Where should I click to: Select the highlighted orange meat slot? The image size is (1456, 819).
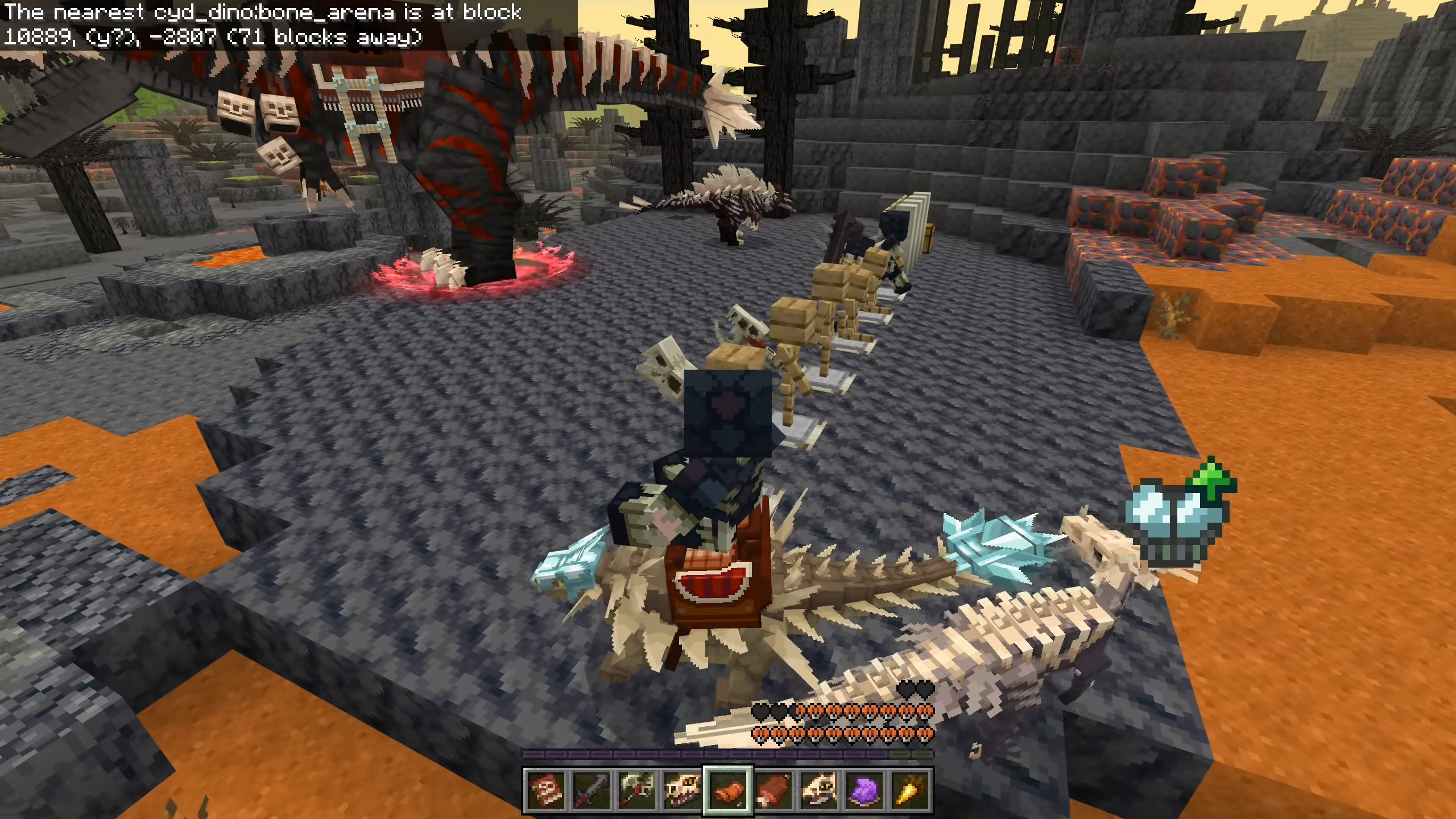point(729,791)
